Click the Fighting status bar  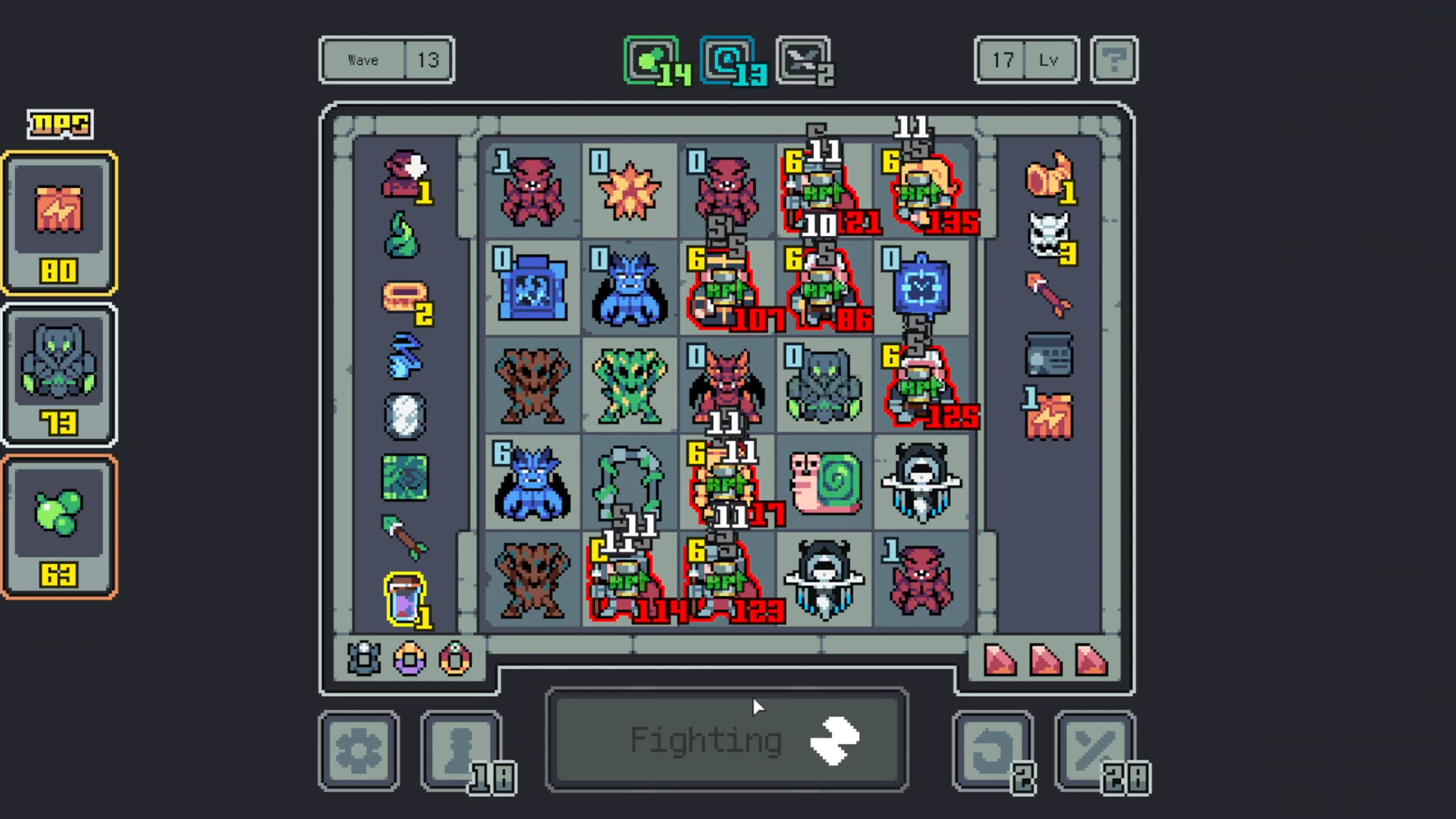point(726,739)
